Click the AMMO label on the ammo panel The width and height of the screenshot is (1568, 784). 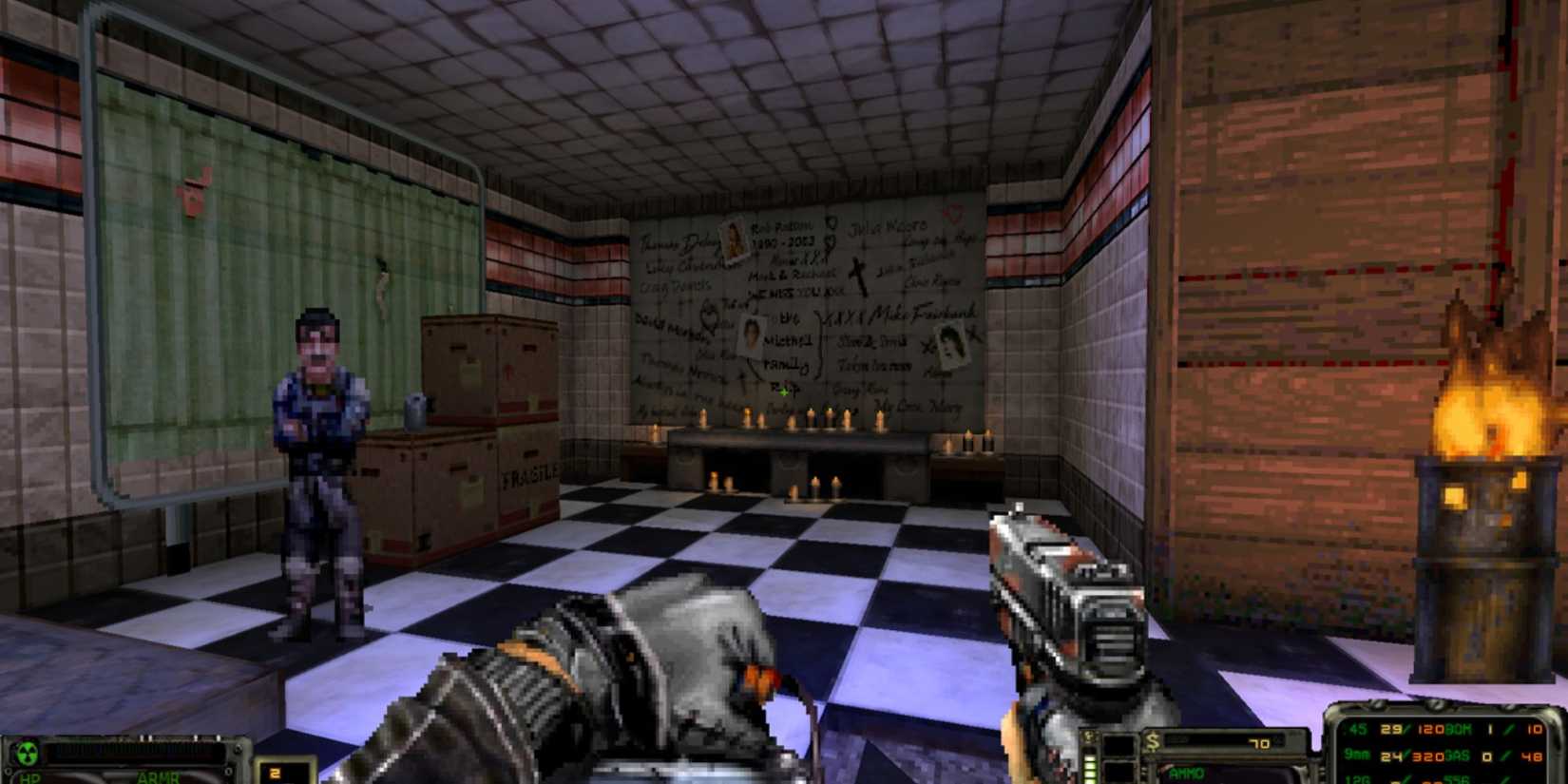tap(1186, 774)
